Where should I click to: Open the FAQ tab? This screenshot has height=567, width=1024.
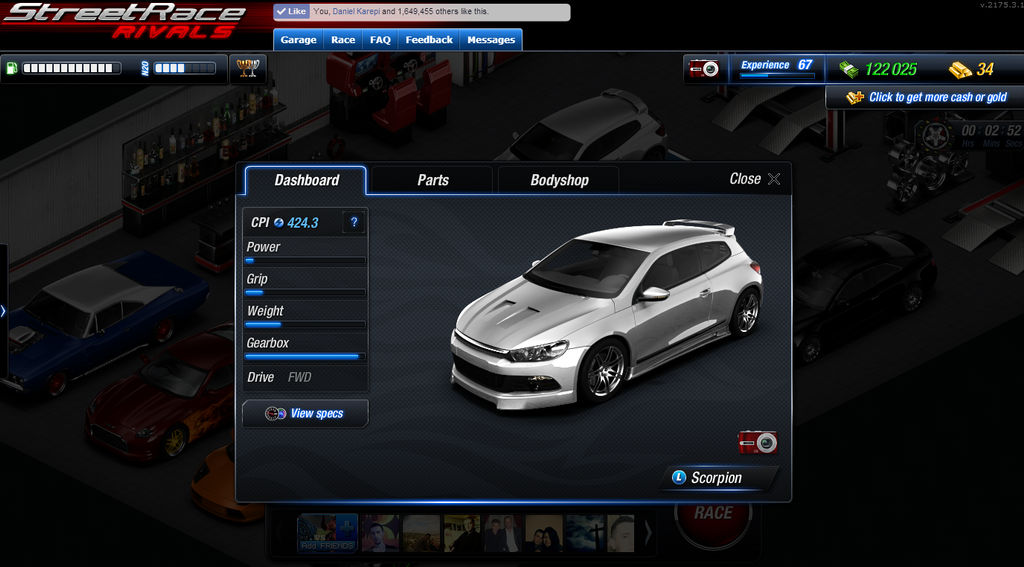pos(380,40)
